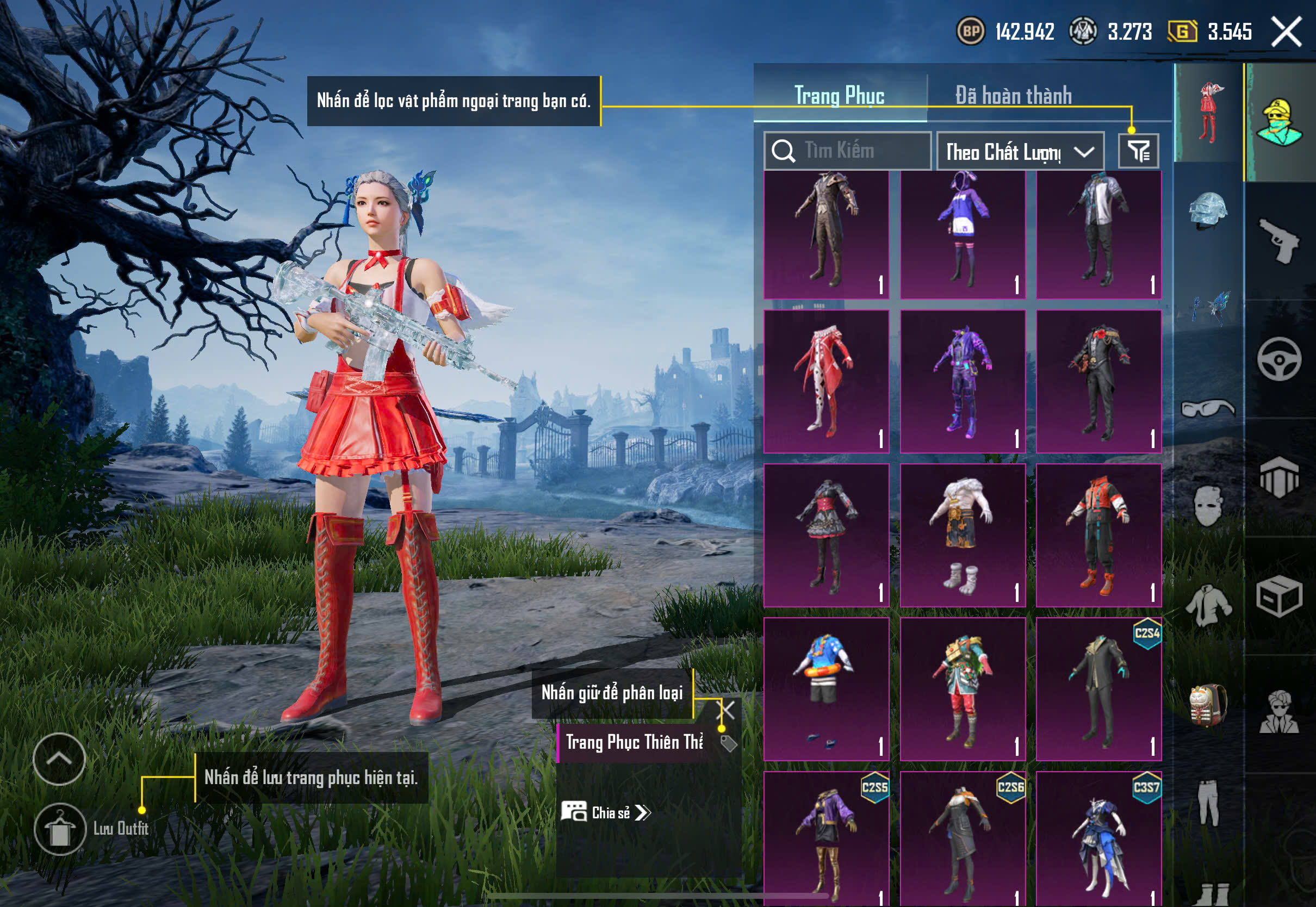The image size is (1316, 907).
Task: Open the helmet category
Action: (1208, 211)
